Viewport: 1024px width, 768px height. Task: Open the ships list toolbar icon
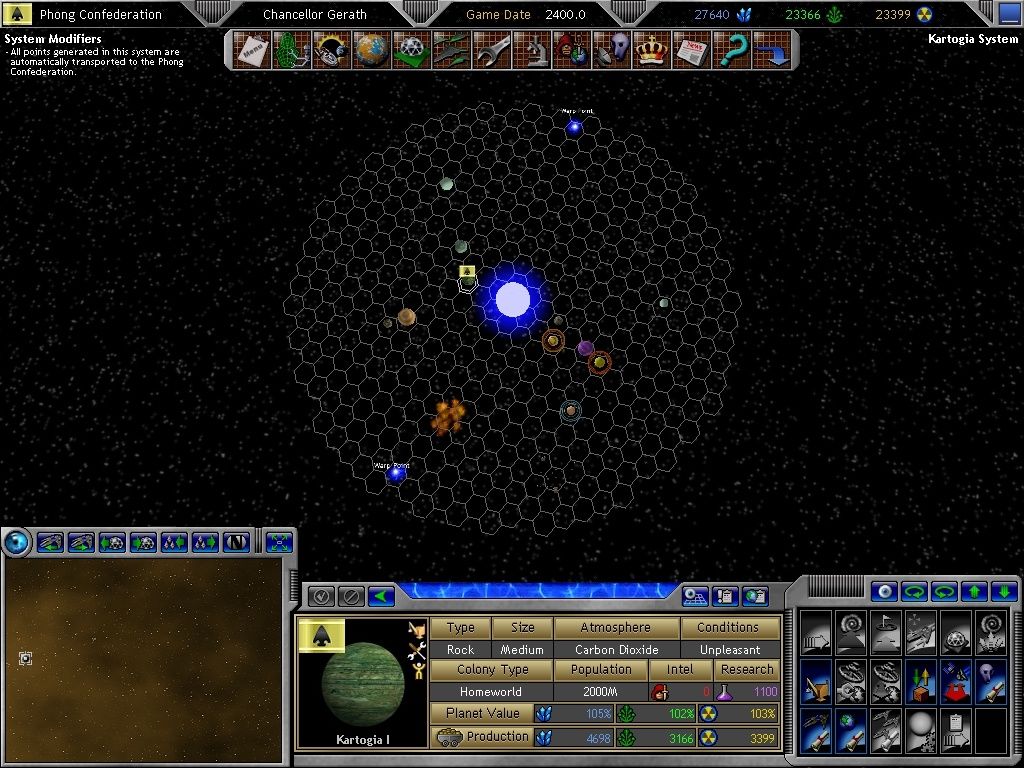pyautogui.click(x=452, y=49)
